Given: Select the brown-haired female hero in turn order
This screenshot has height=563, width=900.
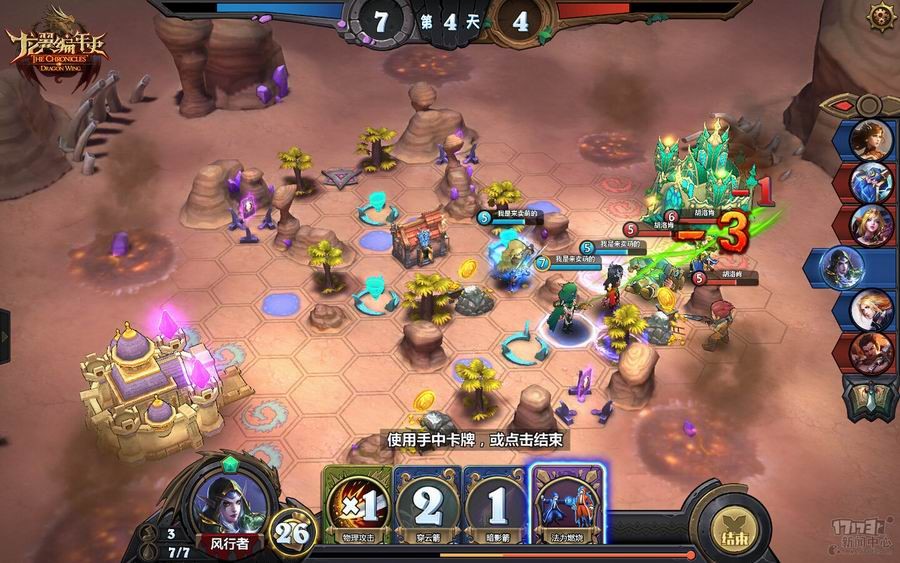Looking at the screenshot, I should 872,139.
